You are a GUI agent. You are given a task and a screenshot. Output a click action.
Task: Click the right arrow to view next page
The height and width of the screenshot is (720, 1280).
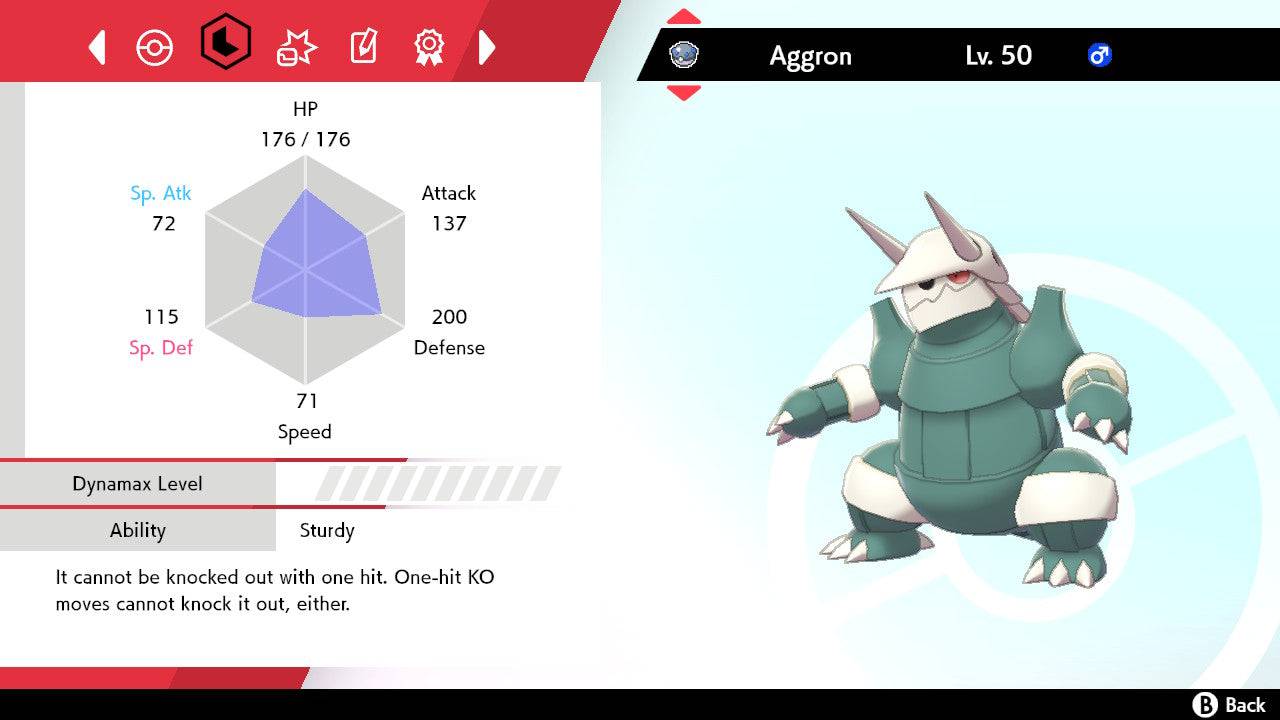pos(487,46)
